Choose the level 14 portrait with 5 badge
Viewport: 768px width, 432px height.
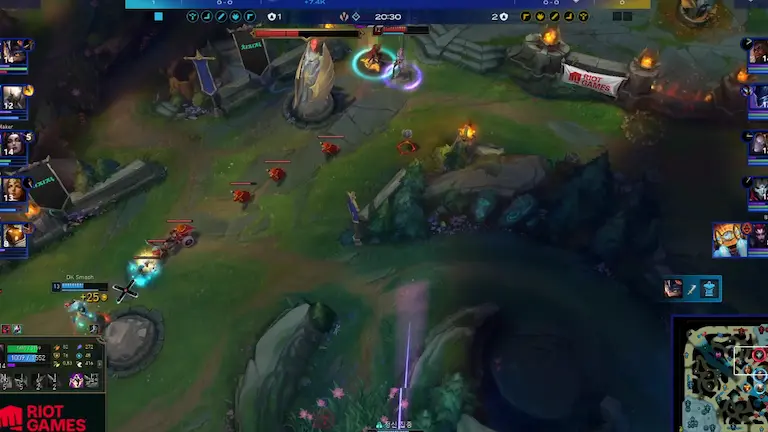coord(14,143)
